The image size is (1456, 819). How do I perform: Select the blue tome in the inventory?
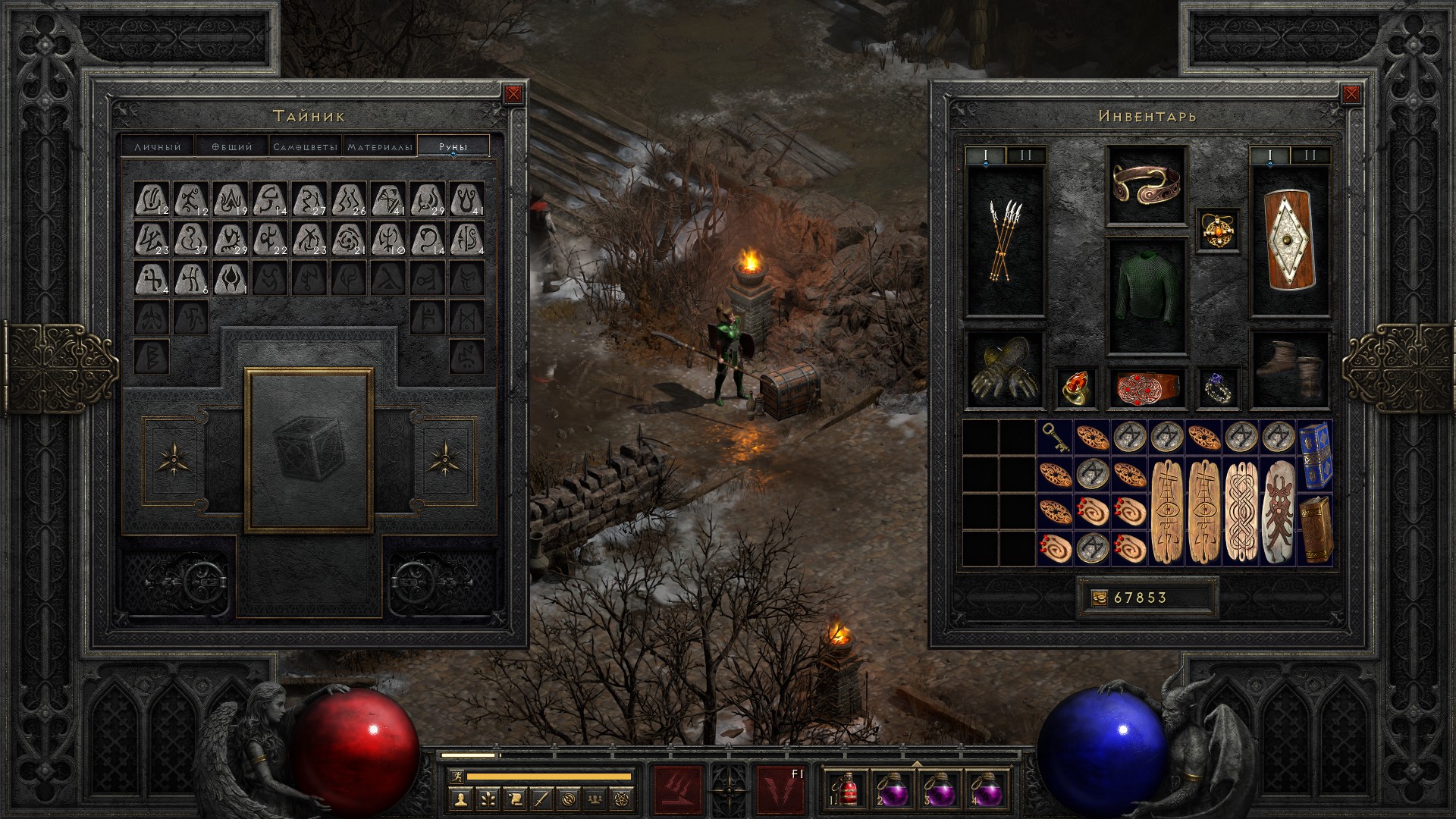pyautogui.click(x=1315, y=456)
